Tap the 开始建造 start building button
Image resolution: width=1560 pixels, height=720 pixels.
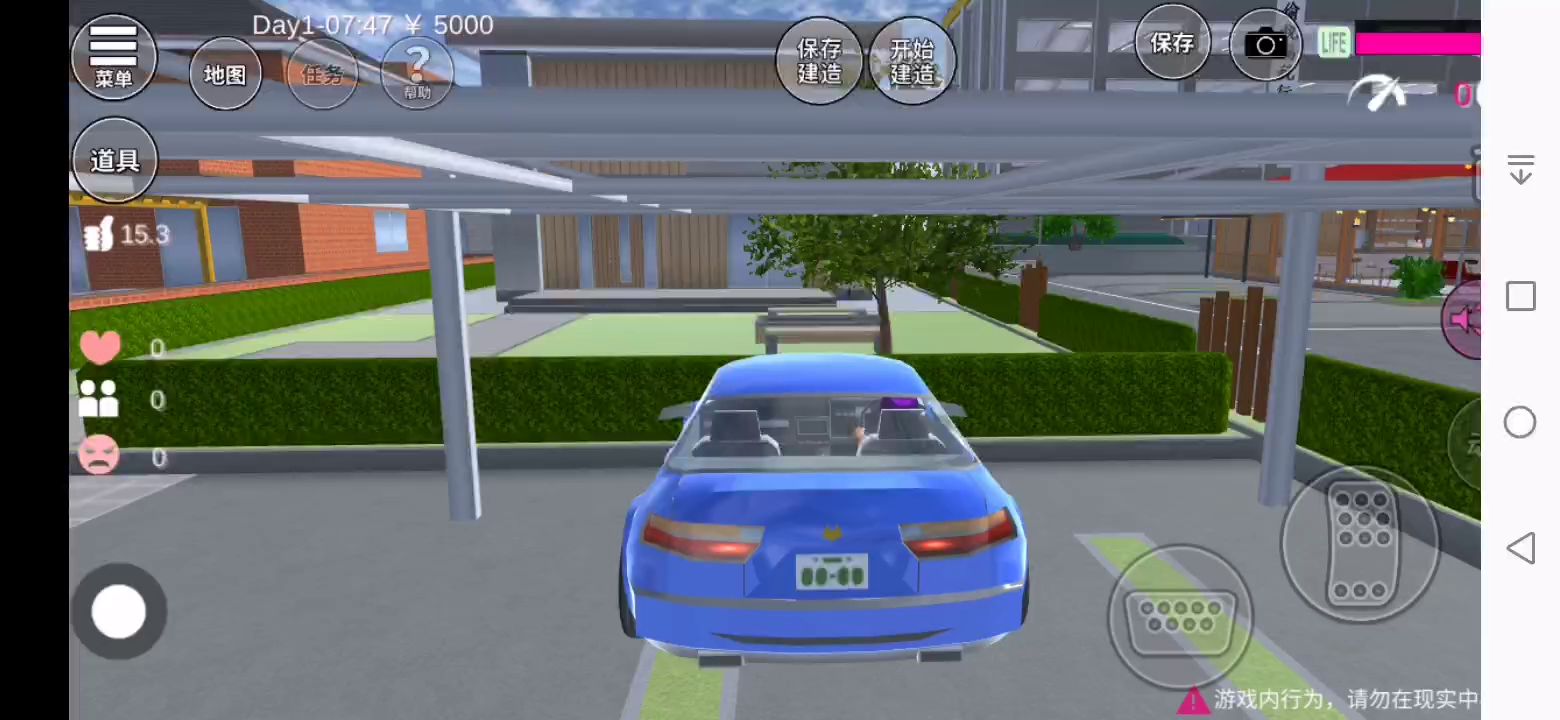tap(912, 61)
